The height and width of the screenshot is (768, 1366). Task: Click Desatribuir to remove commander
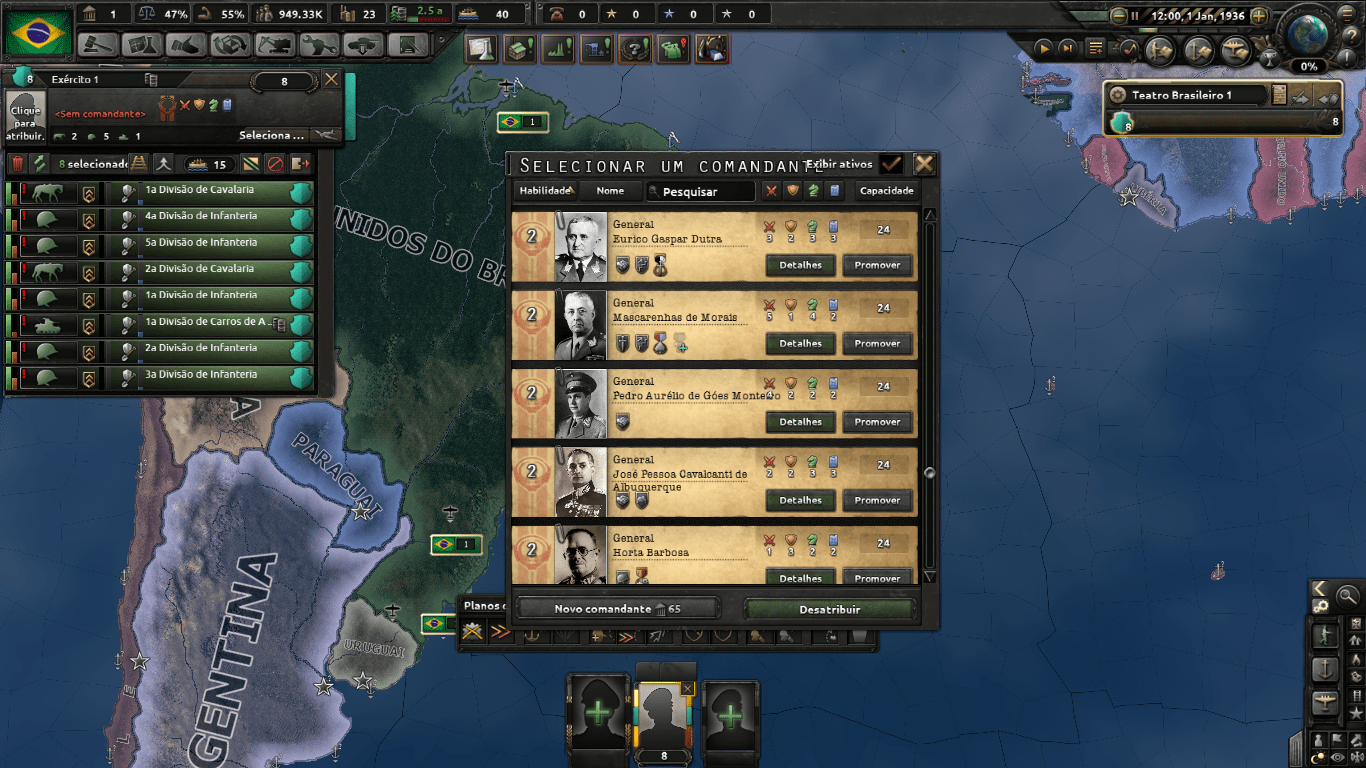pos(830,608)
